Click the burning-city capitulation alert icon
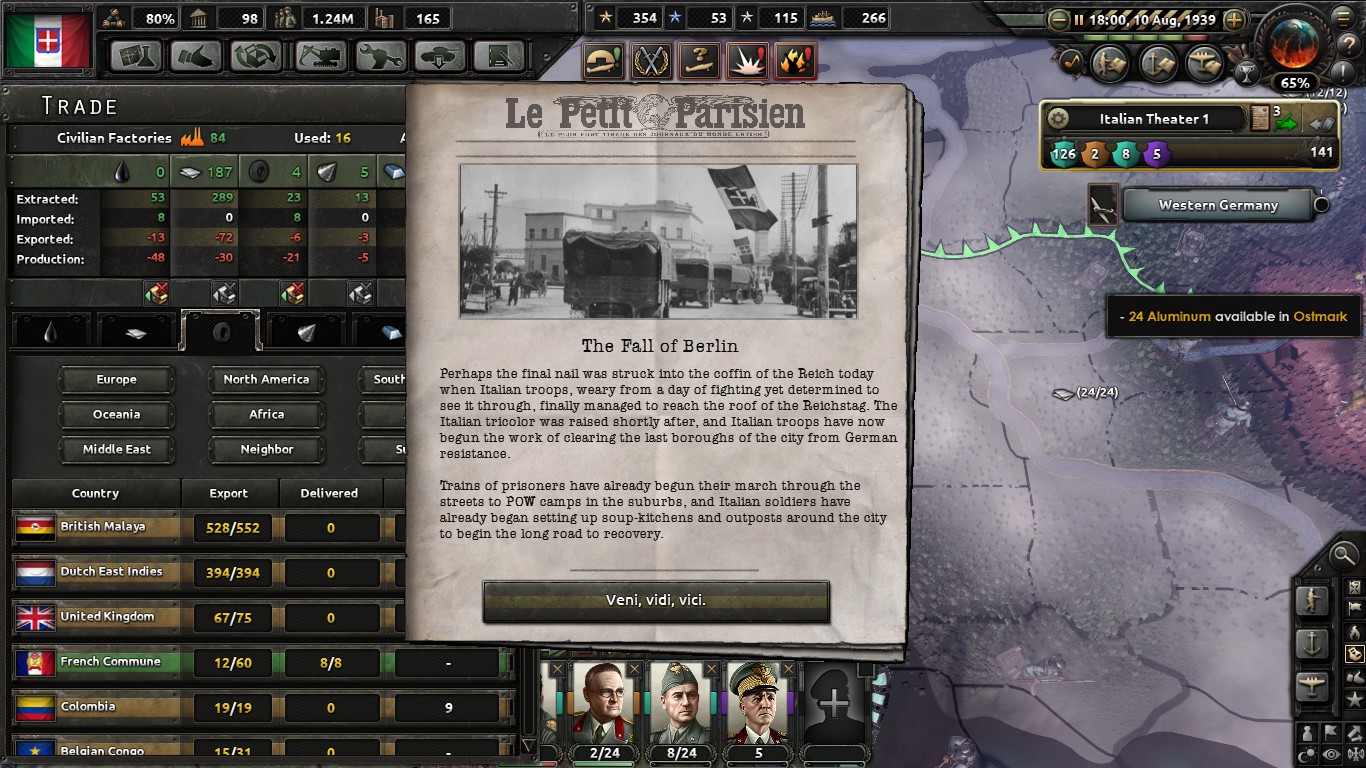The width and height of the screenshot is (1366, 768). (x=794, y=60)
